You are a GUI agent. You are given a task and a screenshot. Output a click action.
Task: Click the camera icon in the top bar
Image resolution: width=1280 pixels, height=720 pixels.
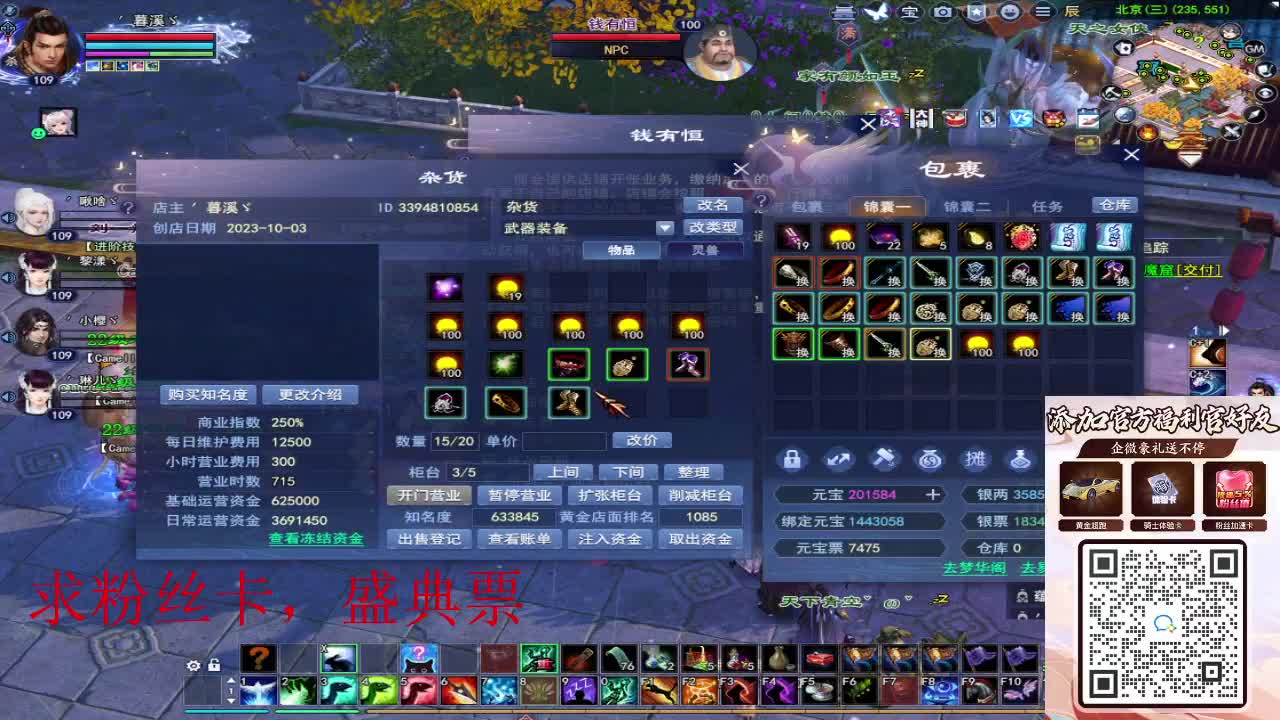point(943,12)
